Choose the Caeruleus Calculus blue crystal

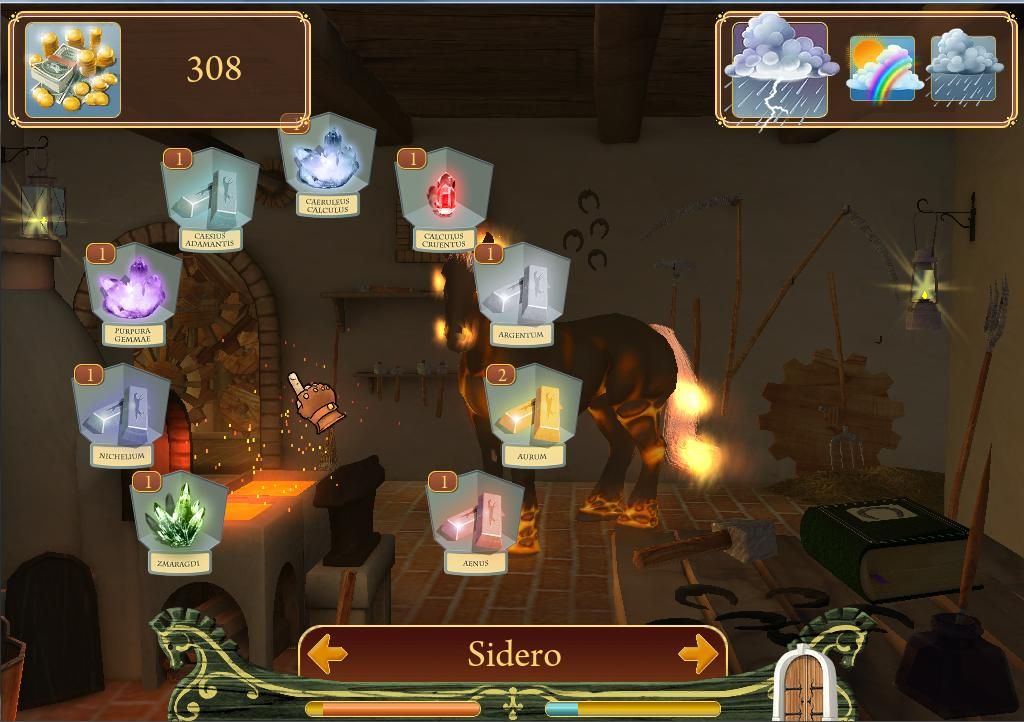[x=328, y=162]
